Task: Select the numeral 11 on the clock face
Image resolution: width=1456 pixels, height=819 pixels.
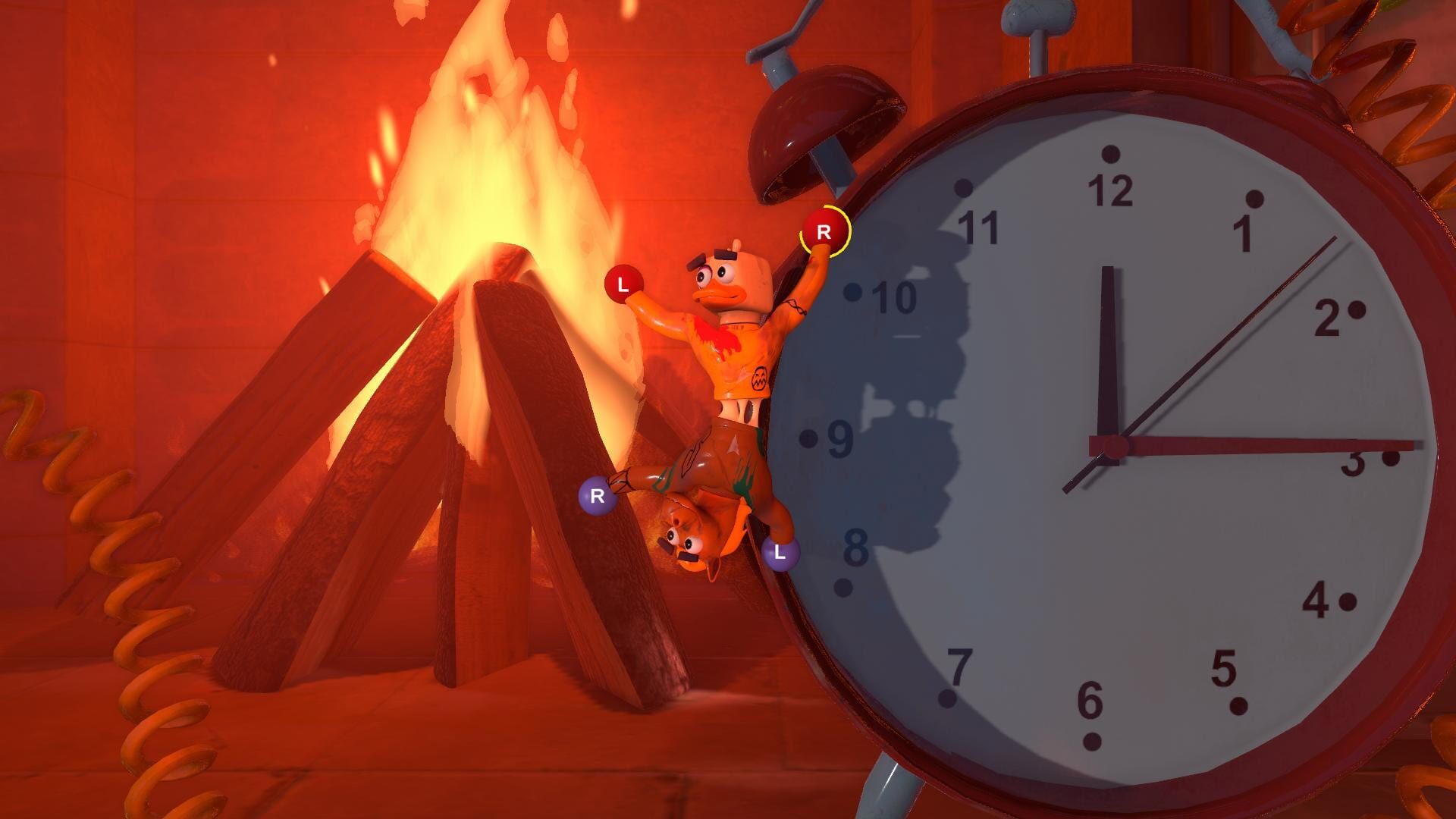Action: pos(978,227)
